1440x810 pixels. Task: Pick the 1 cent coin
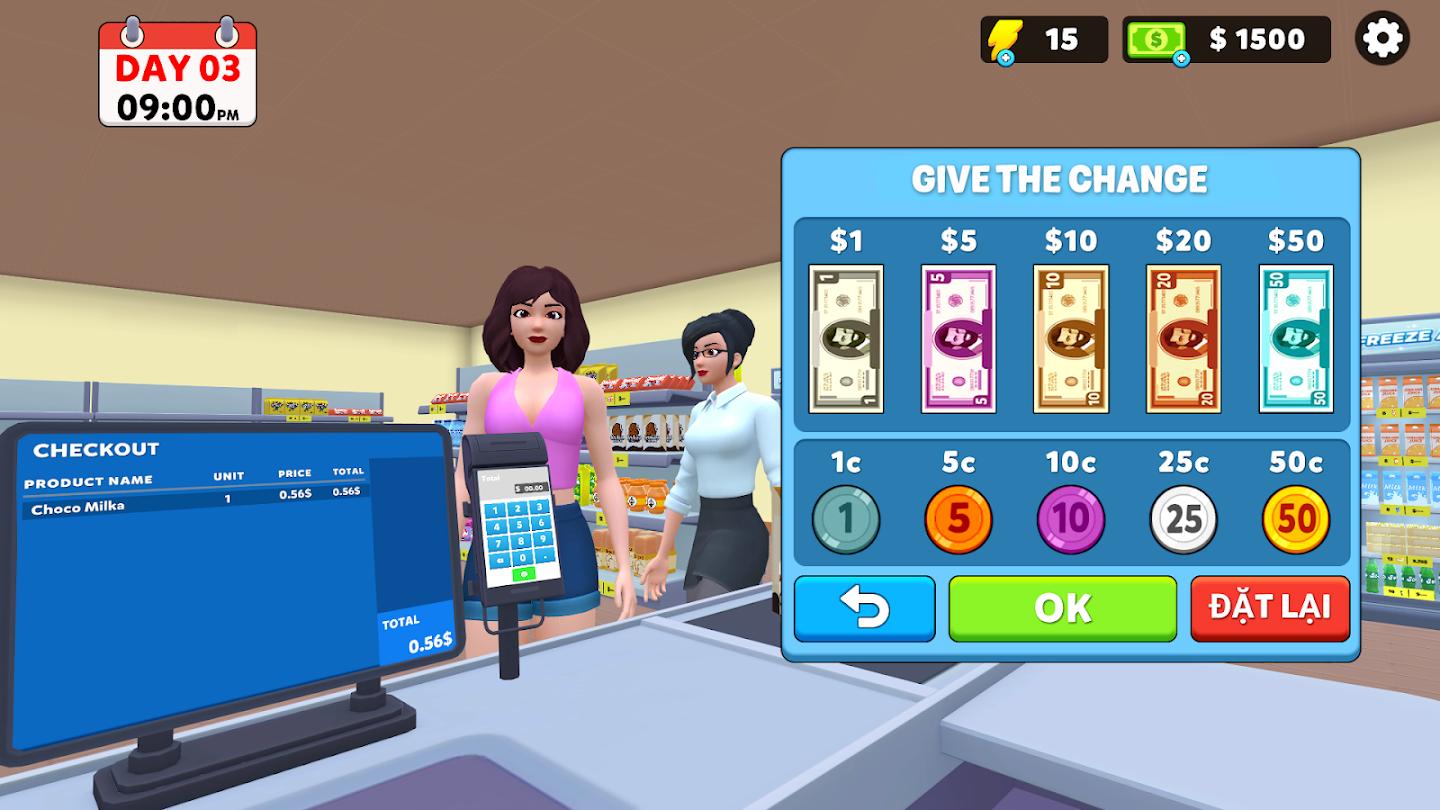click(845, 518)
